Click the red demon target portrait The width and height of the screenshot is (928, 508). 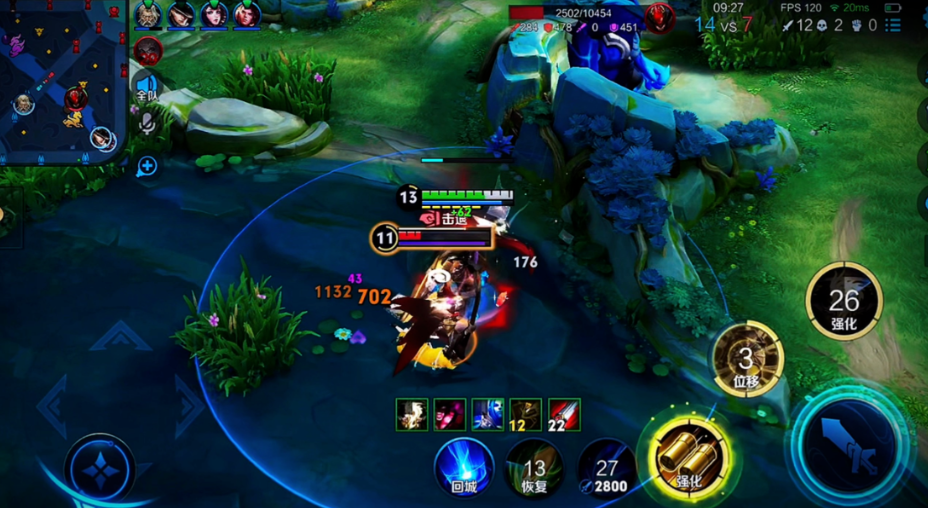(x=658, y=17)
